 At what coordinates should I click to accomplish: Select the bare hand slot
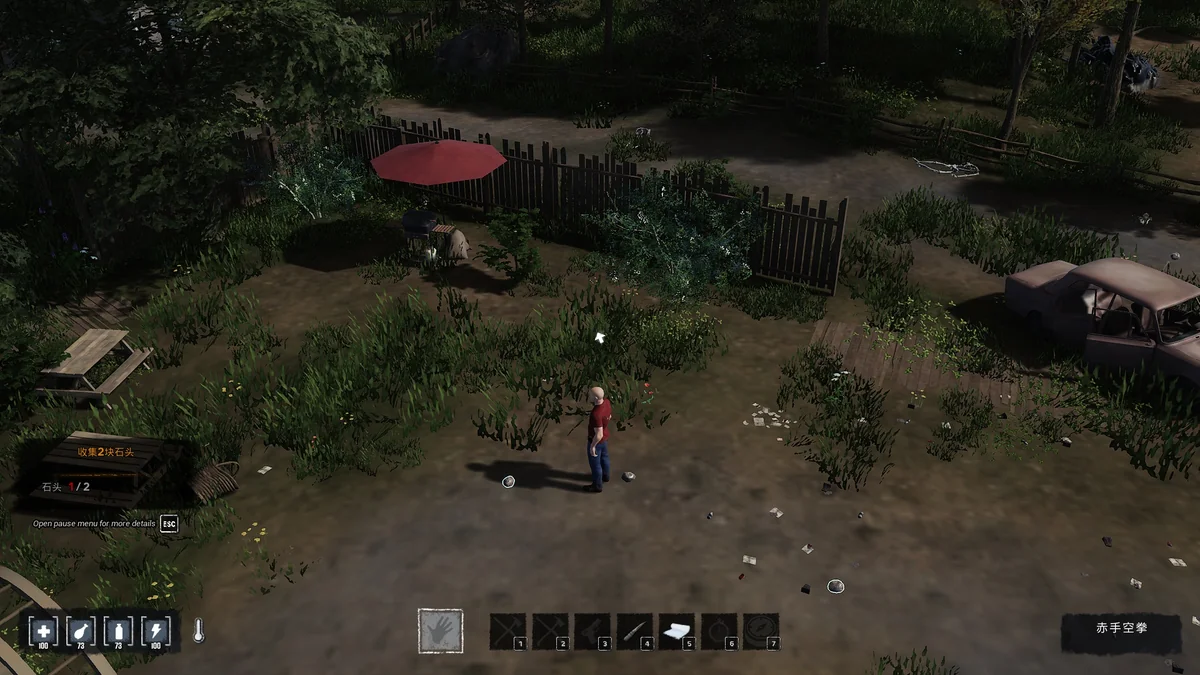coord(440,631)
